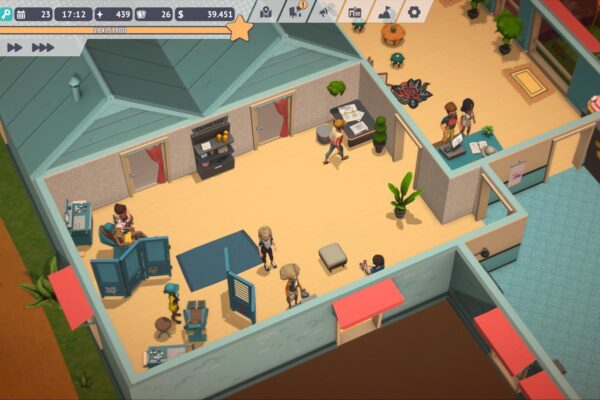
Task: Click the key icon in the top corner
Action: pyautogui.click(x=7, y=14)
